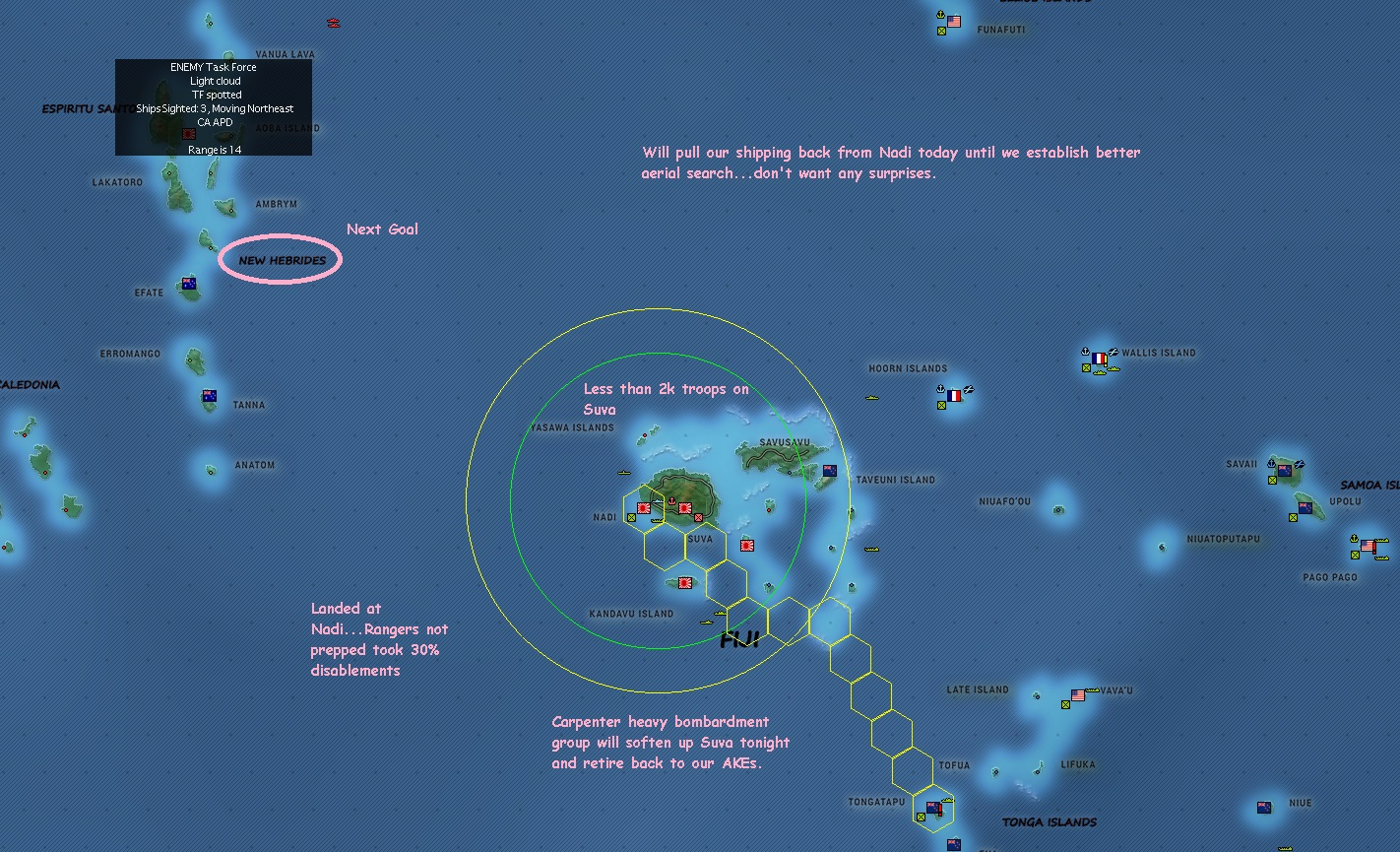Select the green airfield marker beside Nadi

(631, 517)
